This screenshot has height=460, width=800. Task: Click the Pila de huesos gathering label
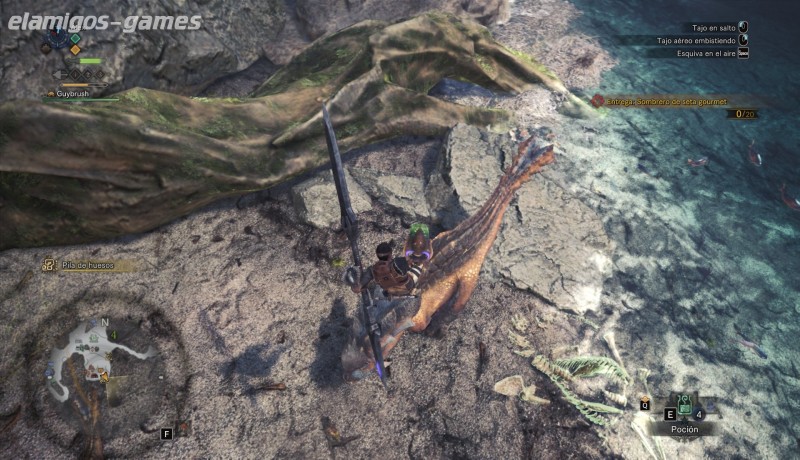point(84,265)
